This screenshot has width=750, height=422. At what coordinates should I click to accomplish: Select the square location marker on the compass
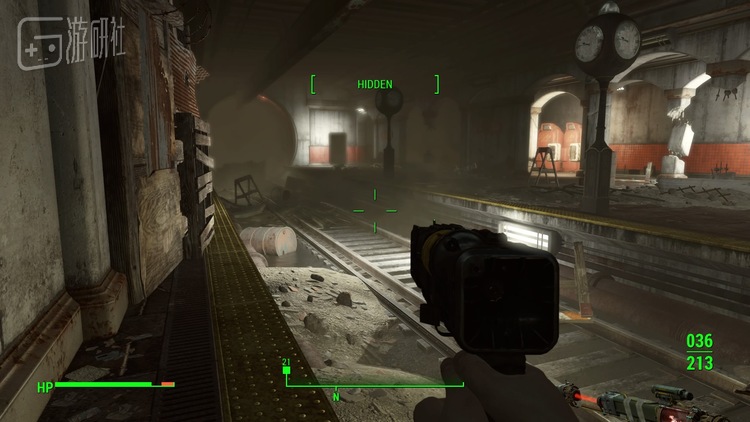point(286,371)
